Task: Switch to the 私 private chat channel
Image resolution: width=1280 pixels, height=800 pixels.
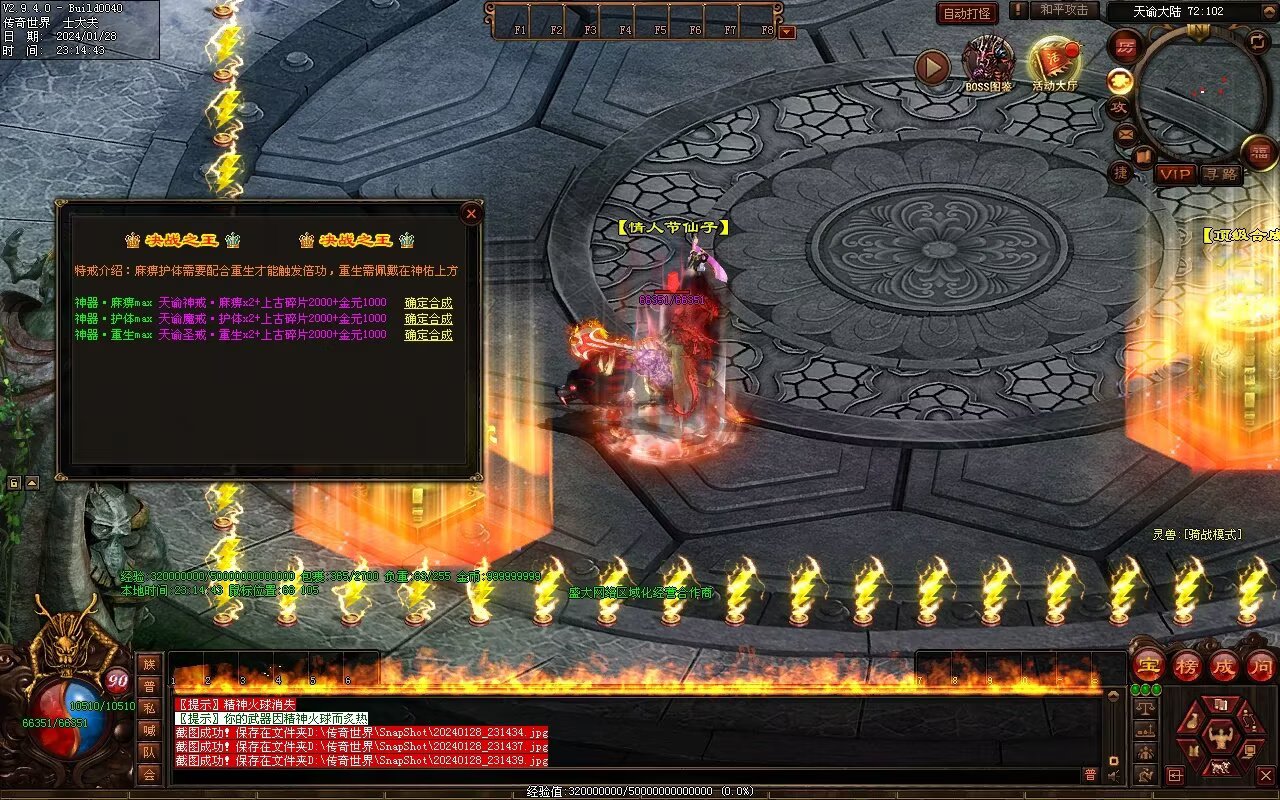Action: 149,708
